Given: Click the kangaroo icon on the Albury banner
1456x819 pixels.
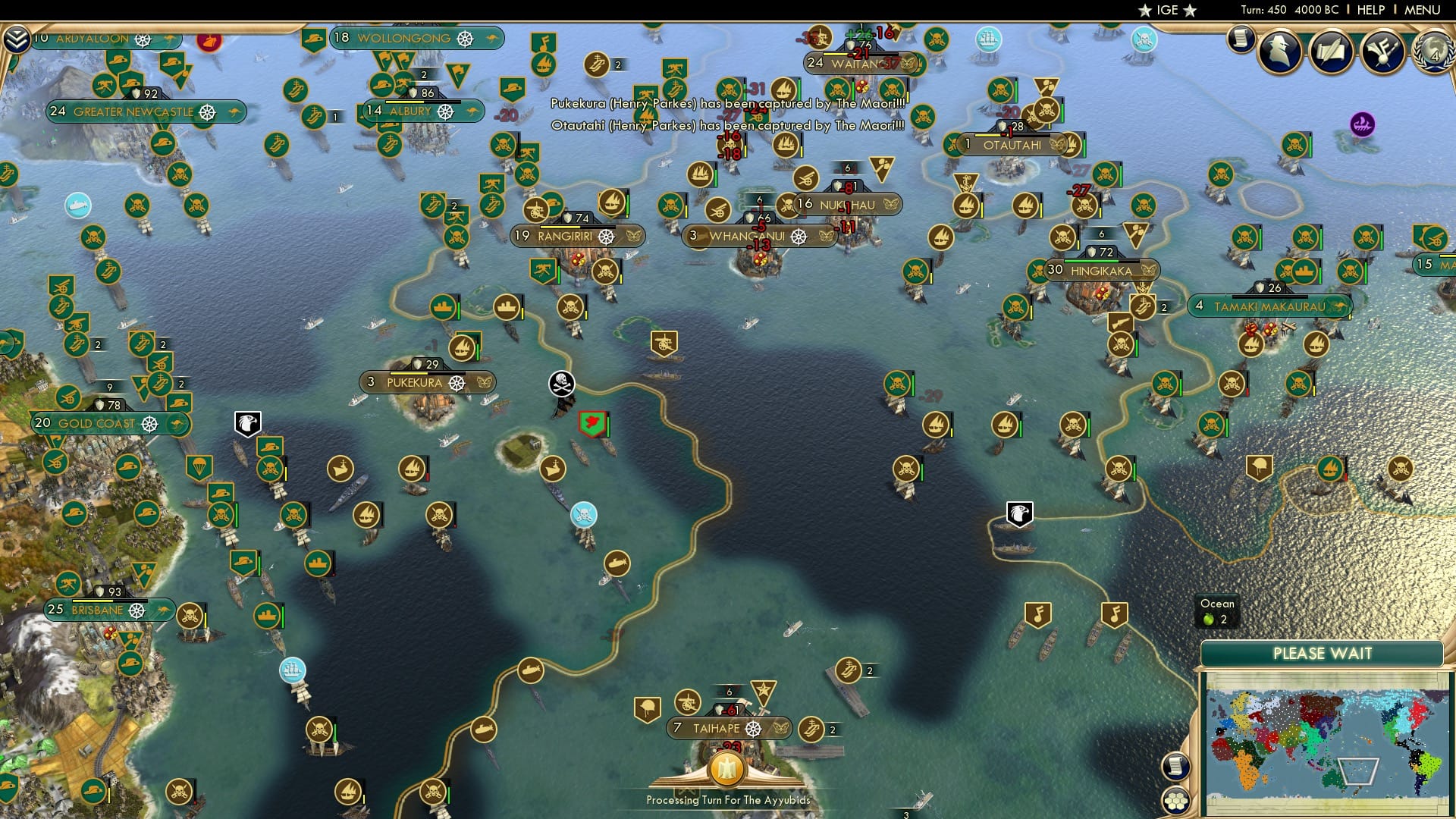Looking at the screenshot, I should click(470, 111).
